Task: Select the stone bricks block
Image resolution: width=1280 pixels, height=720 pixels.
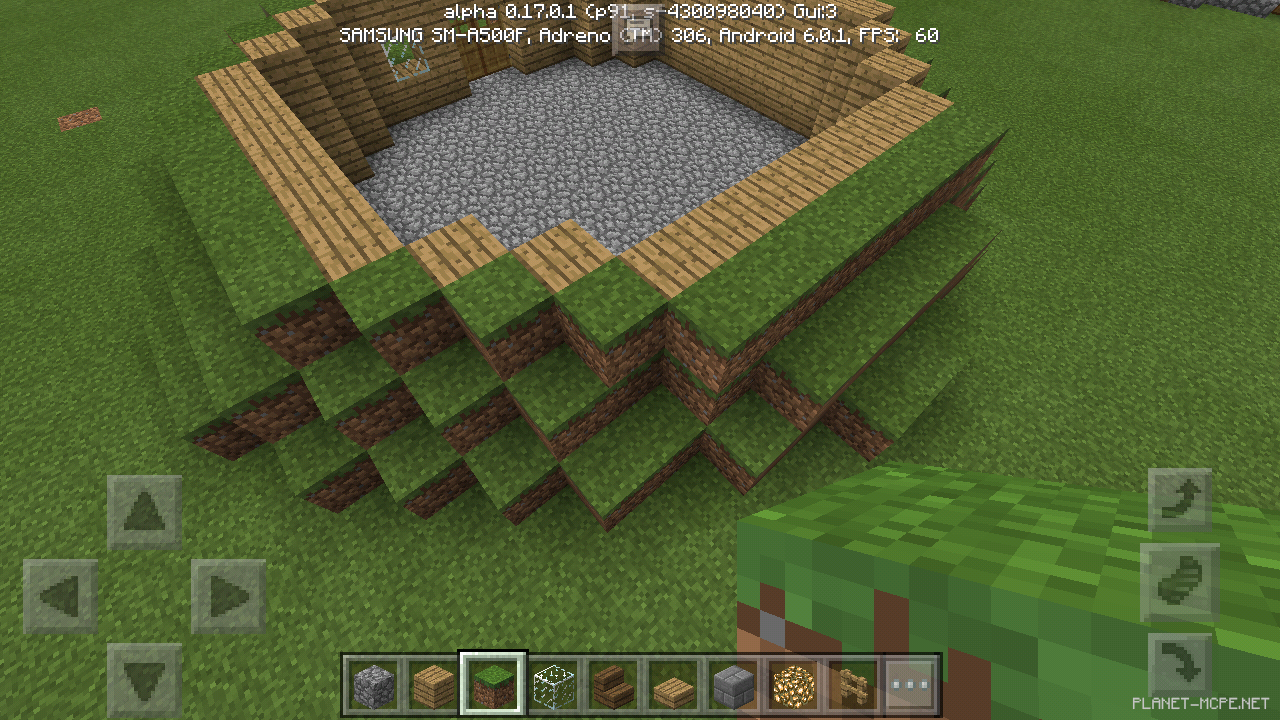Action: [734, 685]
